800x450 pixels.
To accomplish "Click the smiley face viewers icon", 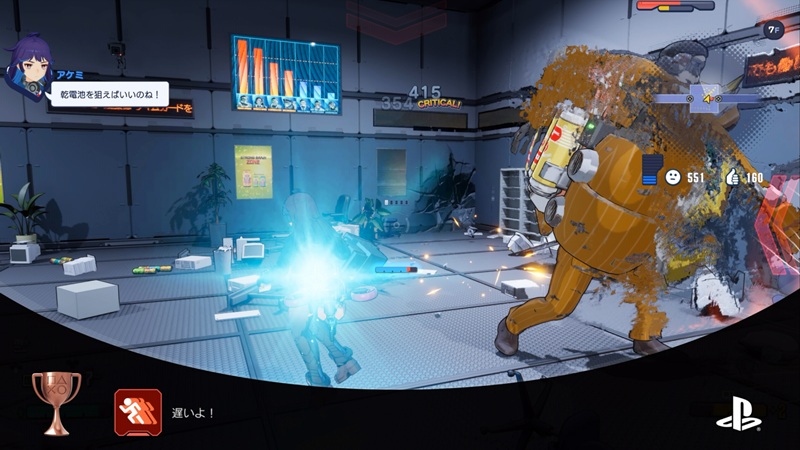I will tap(674, 177).
